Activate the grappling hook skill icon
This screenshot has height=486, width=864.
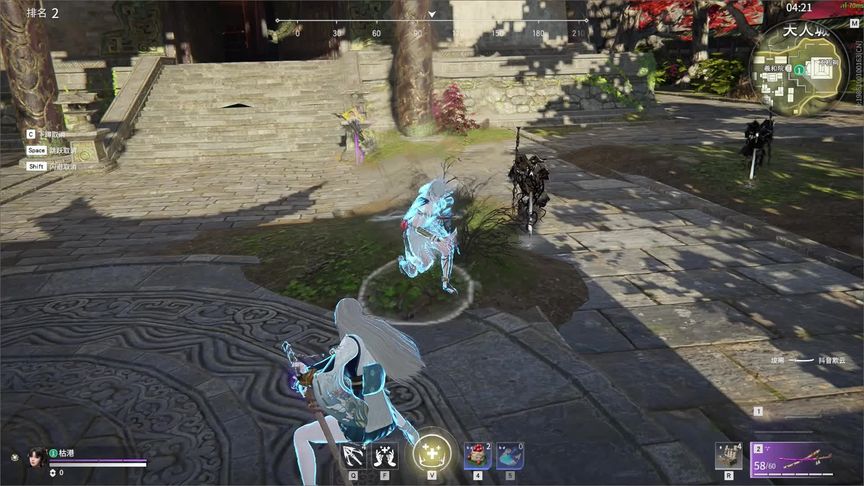352,455
